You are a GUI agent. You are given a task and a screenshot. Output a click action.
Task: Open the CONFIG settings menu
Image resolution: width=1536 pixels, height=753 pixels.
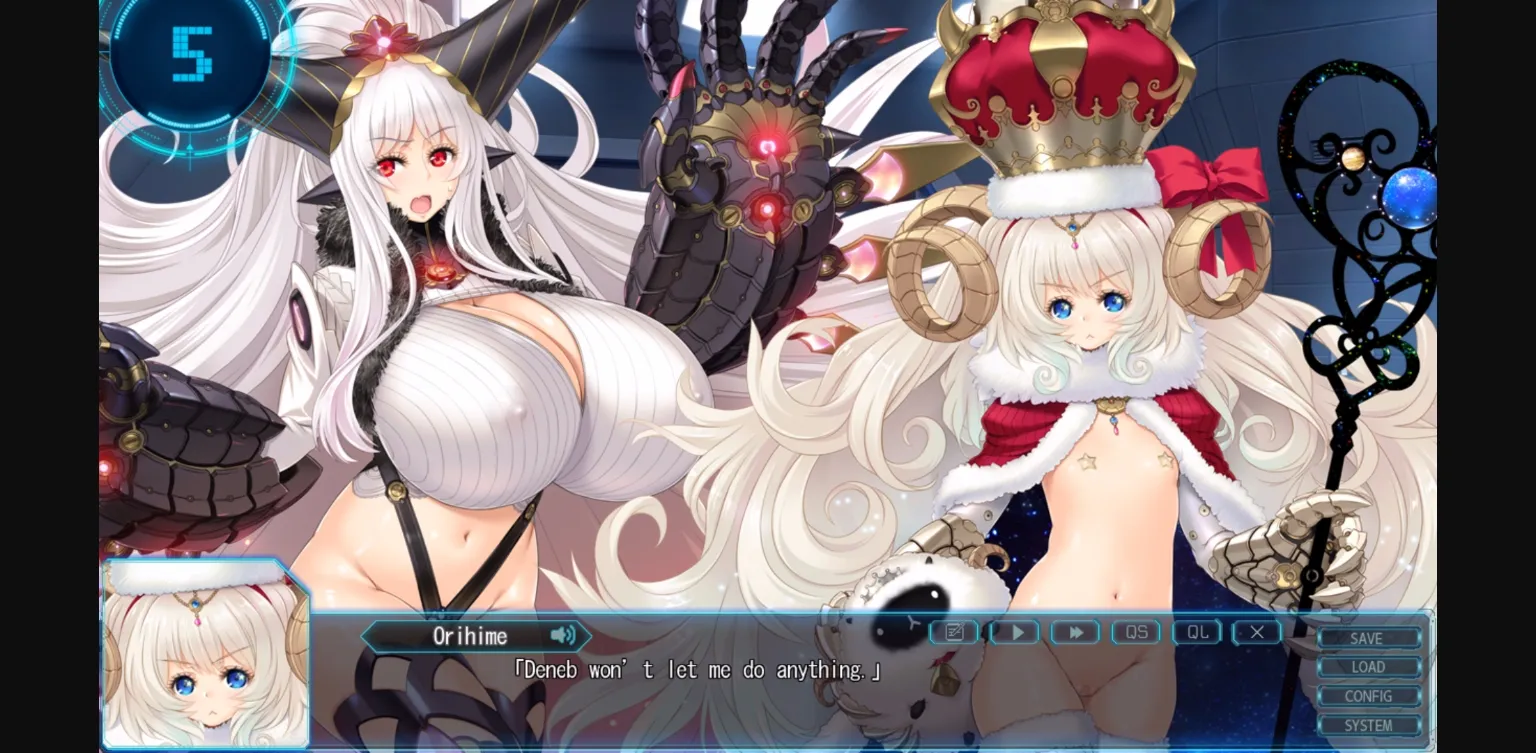click(x=1369, y=696)
